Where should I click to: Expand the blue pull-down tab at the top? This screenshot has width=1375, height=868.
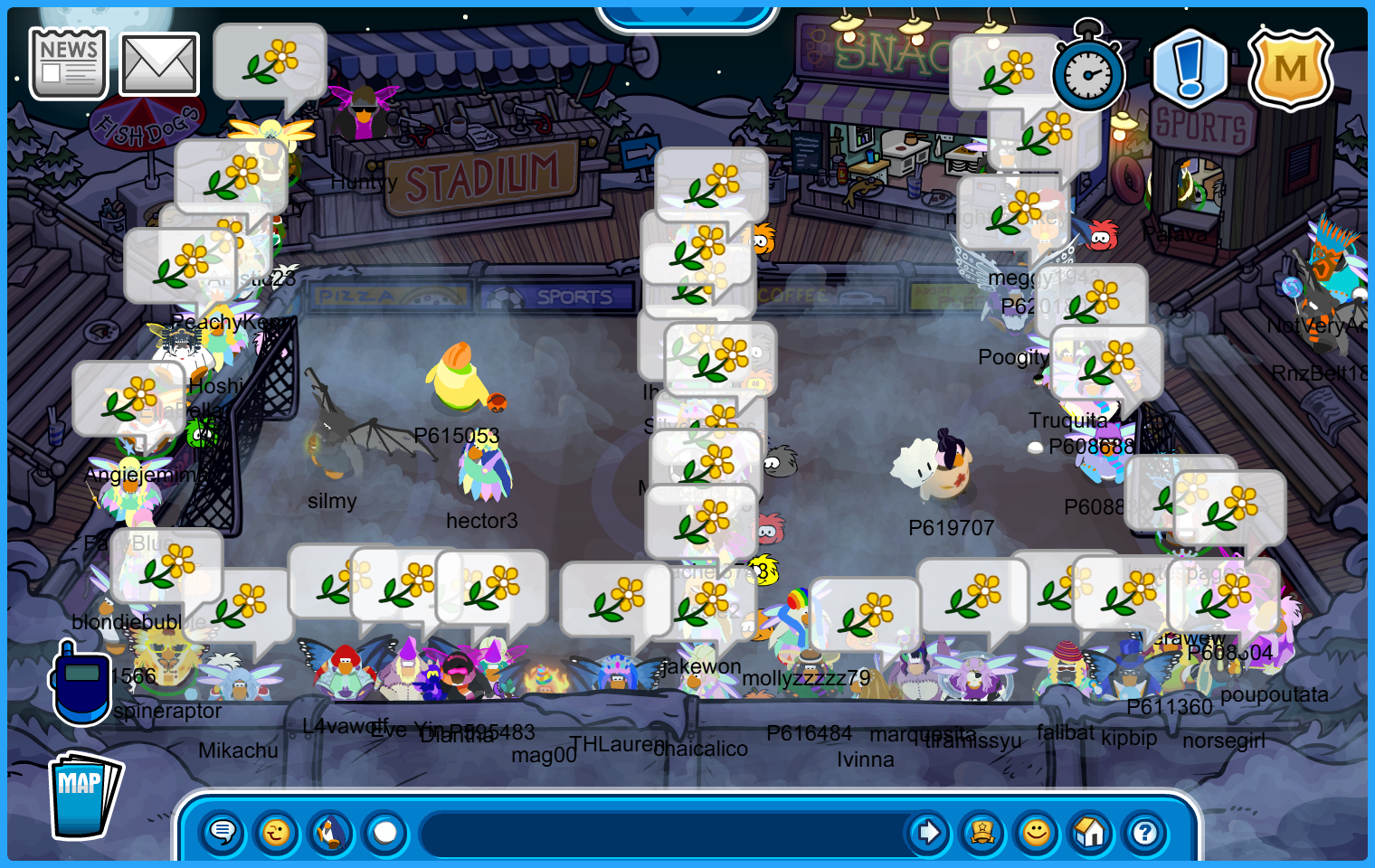[x=687, y=14]
